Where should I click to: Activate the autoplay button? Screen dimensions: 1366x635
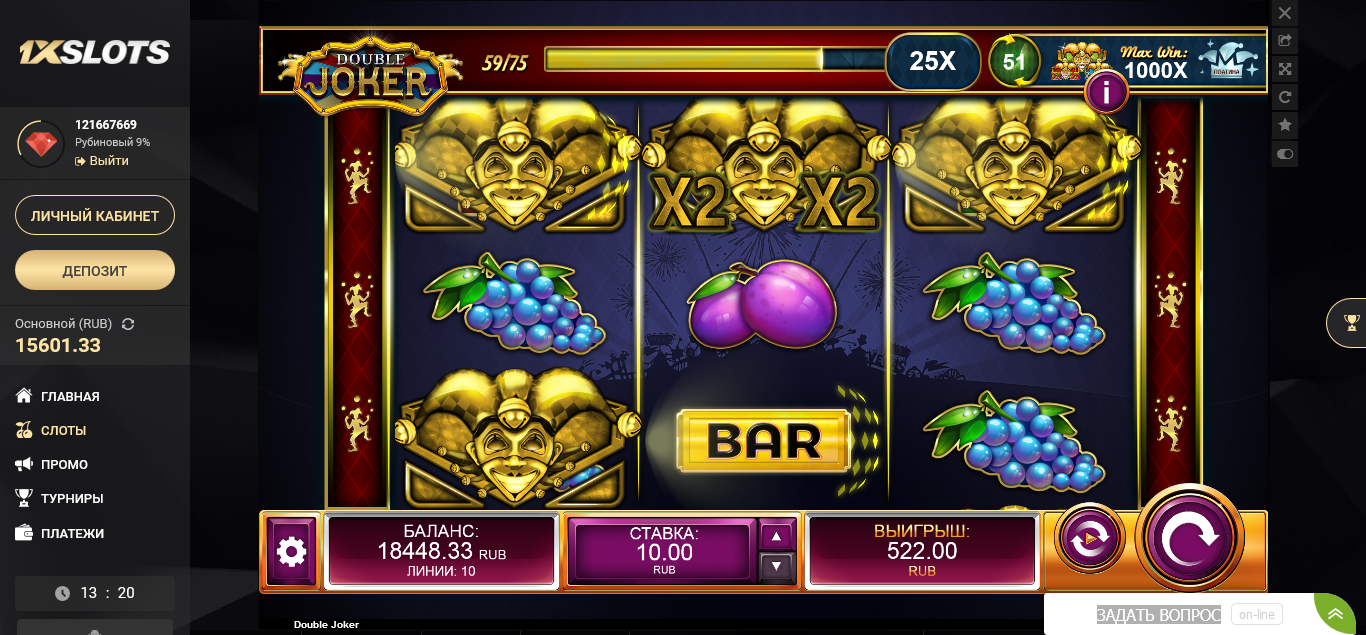pyautogui.click(x=1089, y=539)
